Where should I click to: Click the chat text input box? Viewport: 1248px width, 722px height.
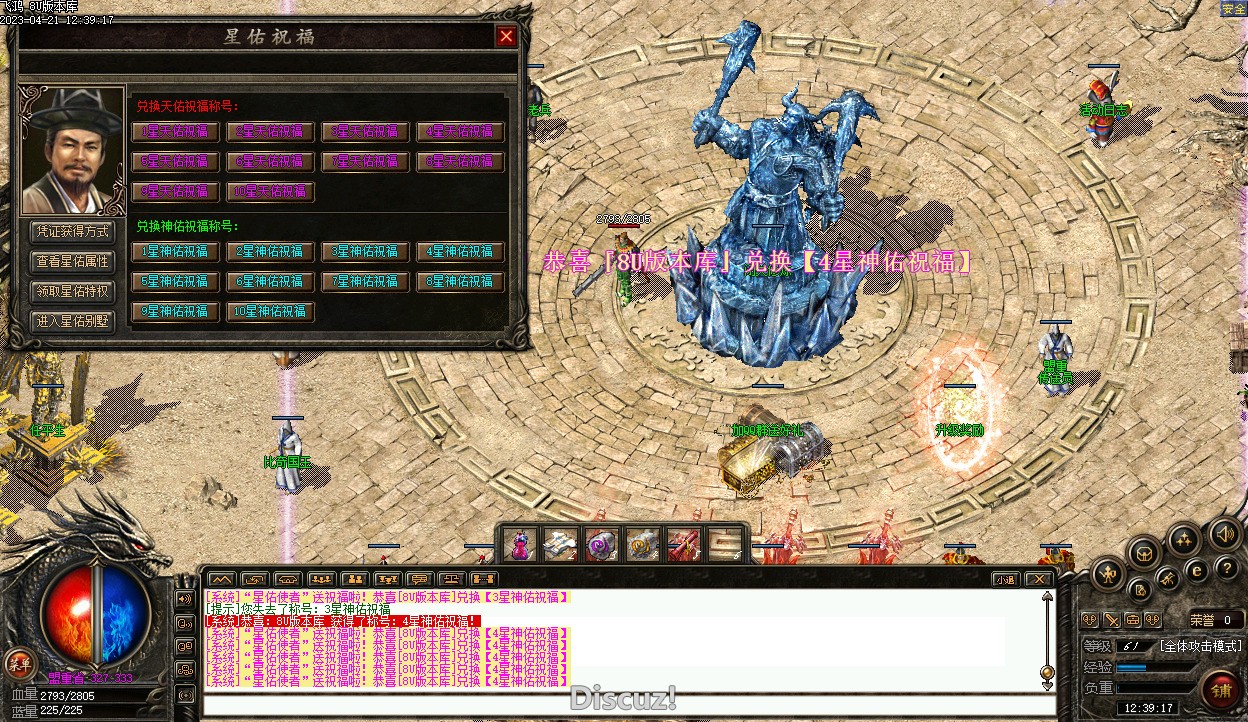620,703
